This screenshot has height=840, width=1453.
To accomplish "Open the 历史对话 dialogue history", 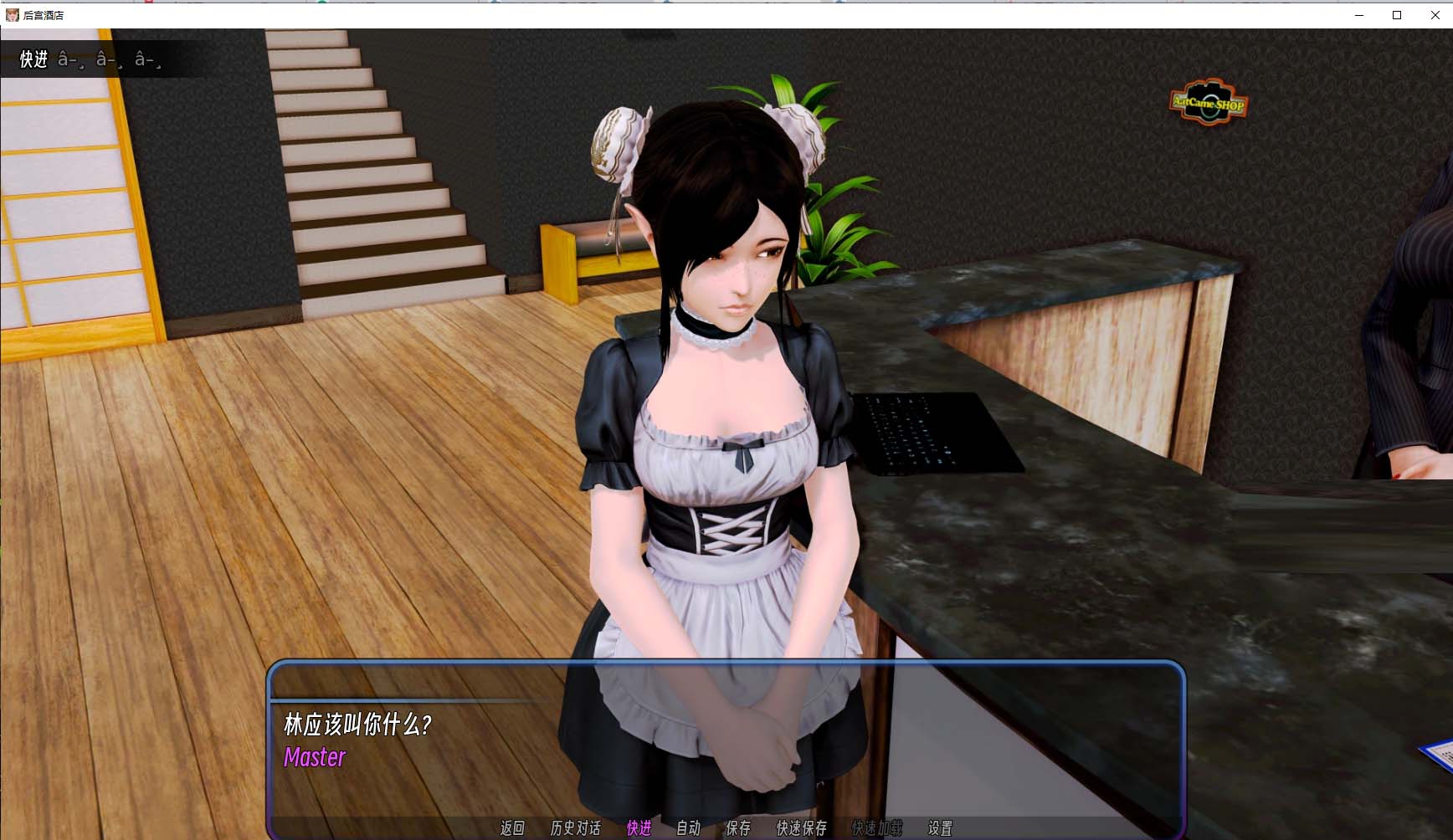I will [575, 828].
